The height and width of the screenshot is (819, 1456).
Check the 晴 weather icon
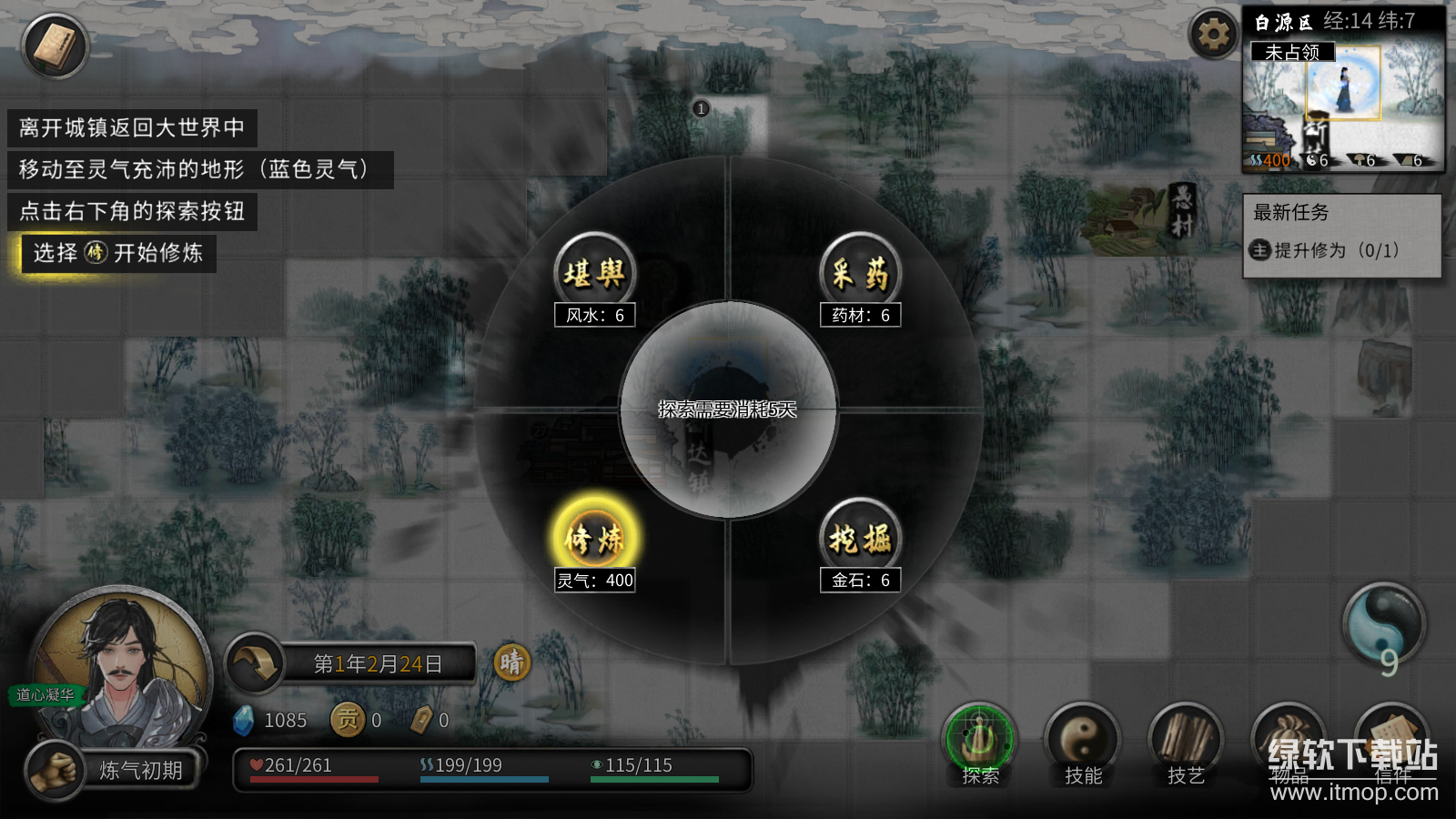point(511,662)
